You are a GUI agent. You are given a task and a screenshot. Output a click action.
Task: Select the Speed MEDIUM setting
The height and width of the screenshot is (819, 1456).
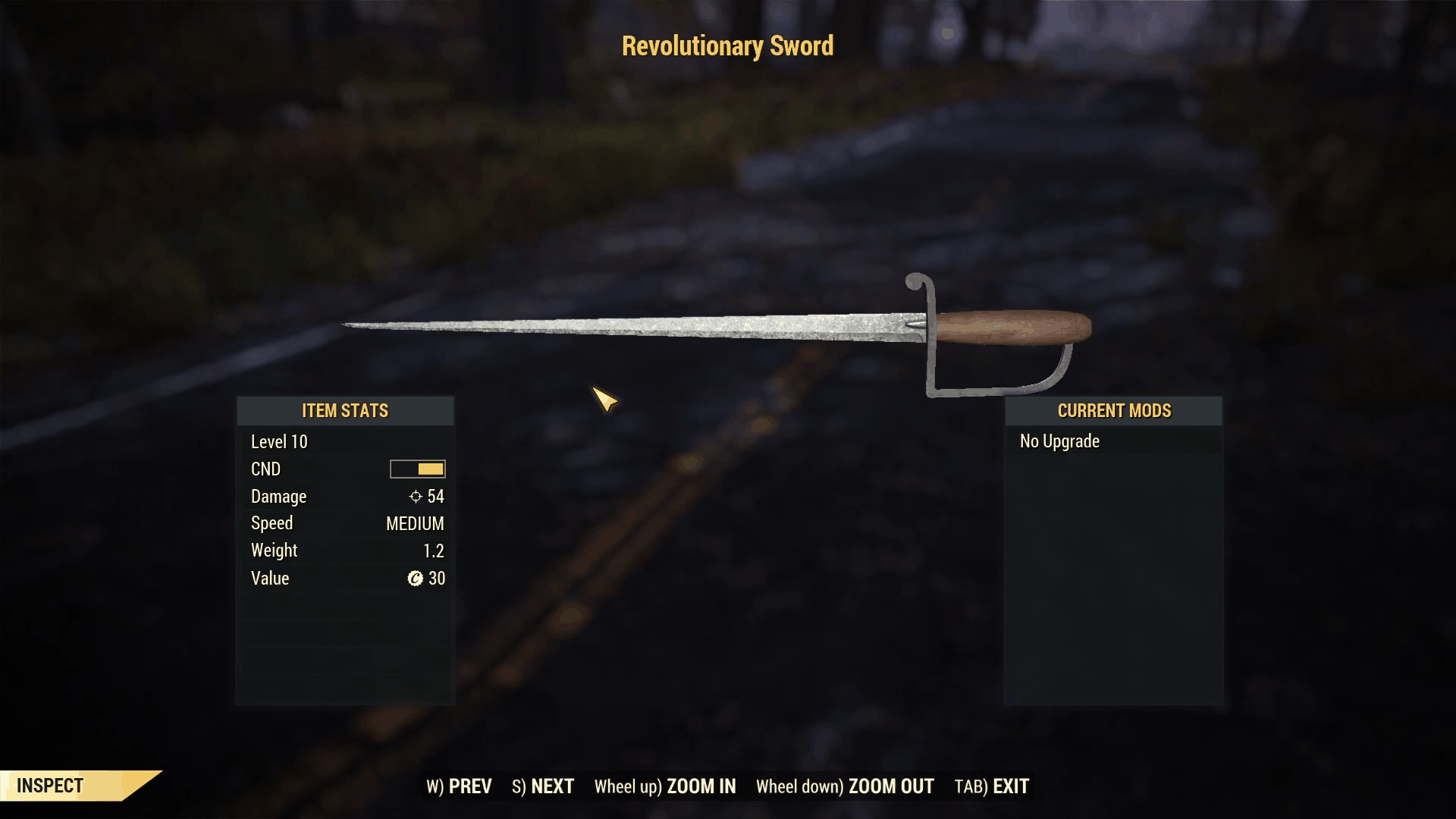pyautogui.click(x=414, y=523)
